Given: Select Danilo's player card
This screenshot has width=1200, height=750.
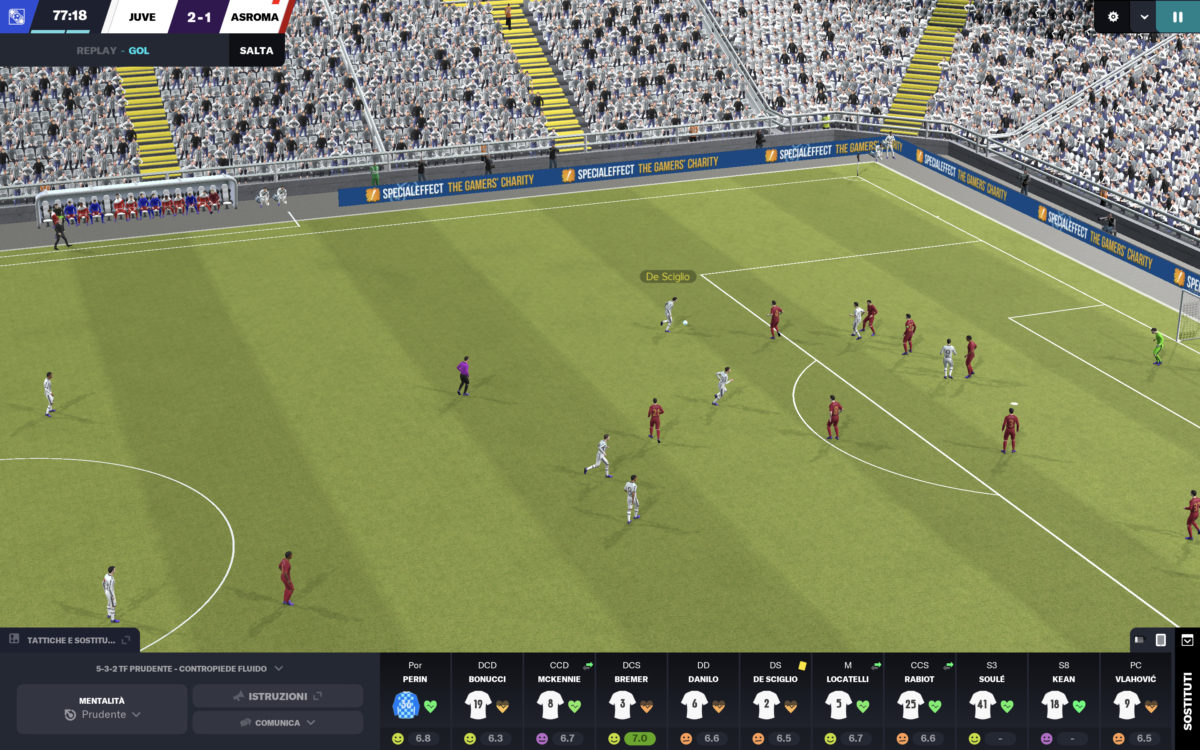Looking at the screenshot, I should click(703, 702).
